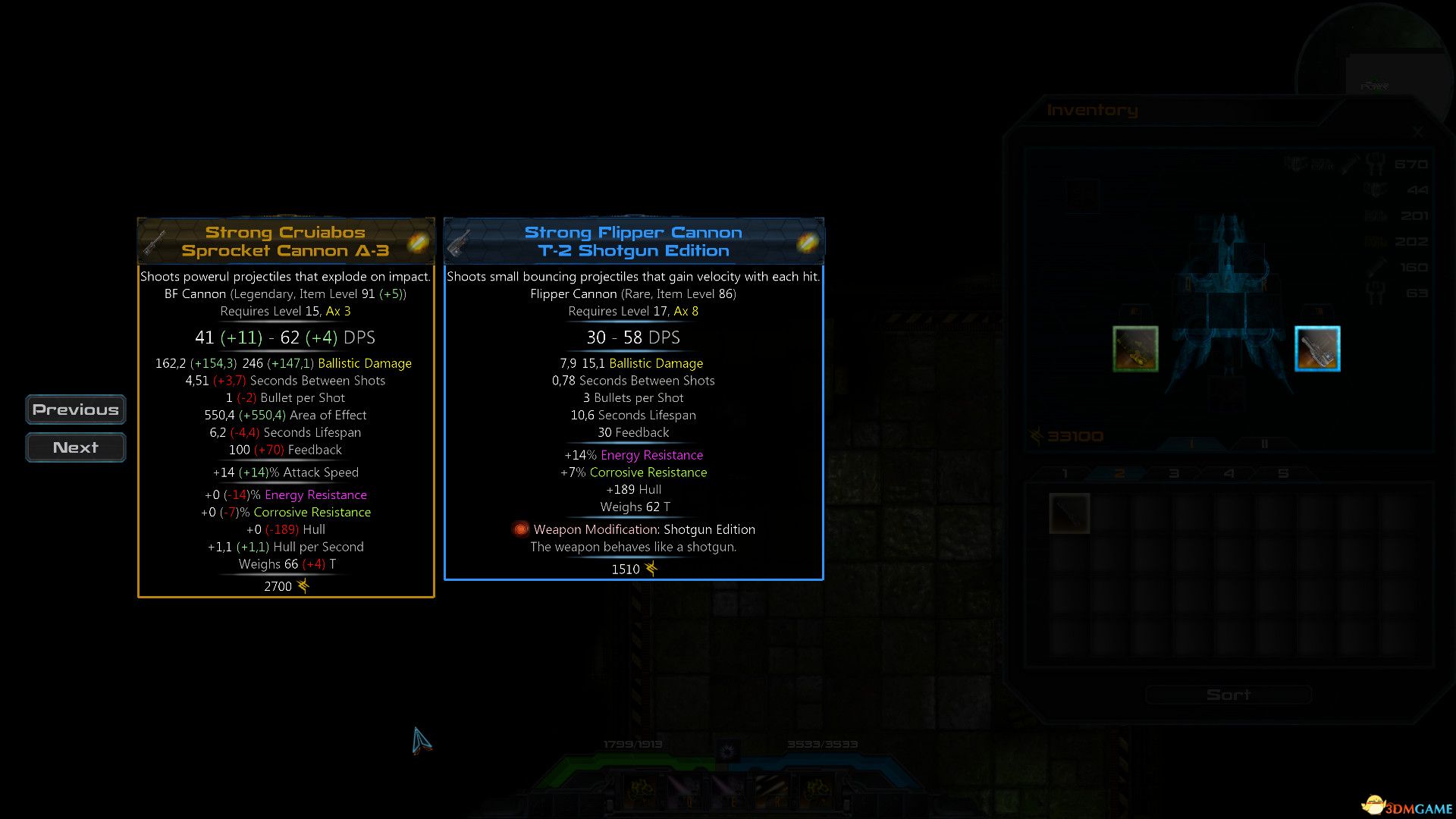The width and height of the screenshot is (1456, 819).
Task: Select weapon loadout I tab
Action: click(1191, 444)
